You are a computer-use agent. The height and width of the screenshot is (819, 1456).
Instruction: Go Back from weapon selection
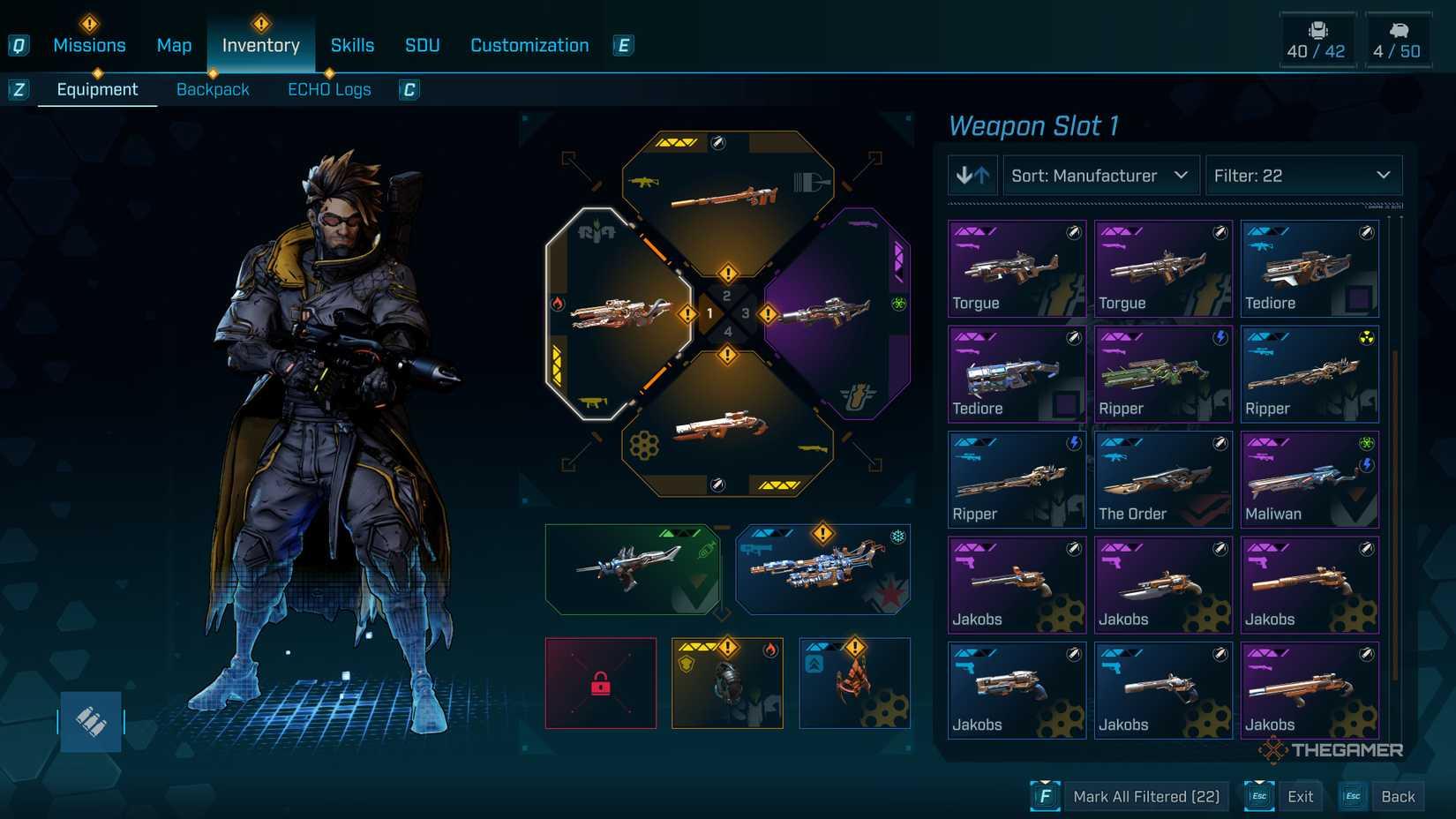pyautogui.click(x=1397, y=797)
